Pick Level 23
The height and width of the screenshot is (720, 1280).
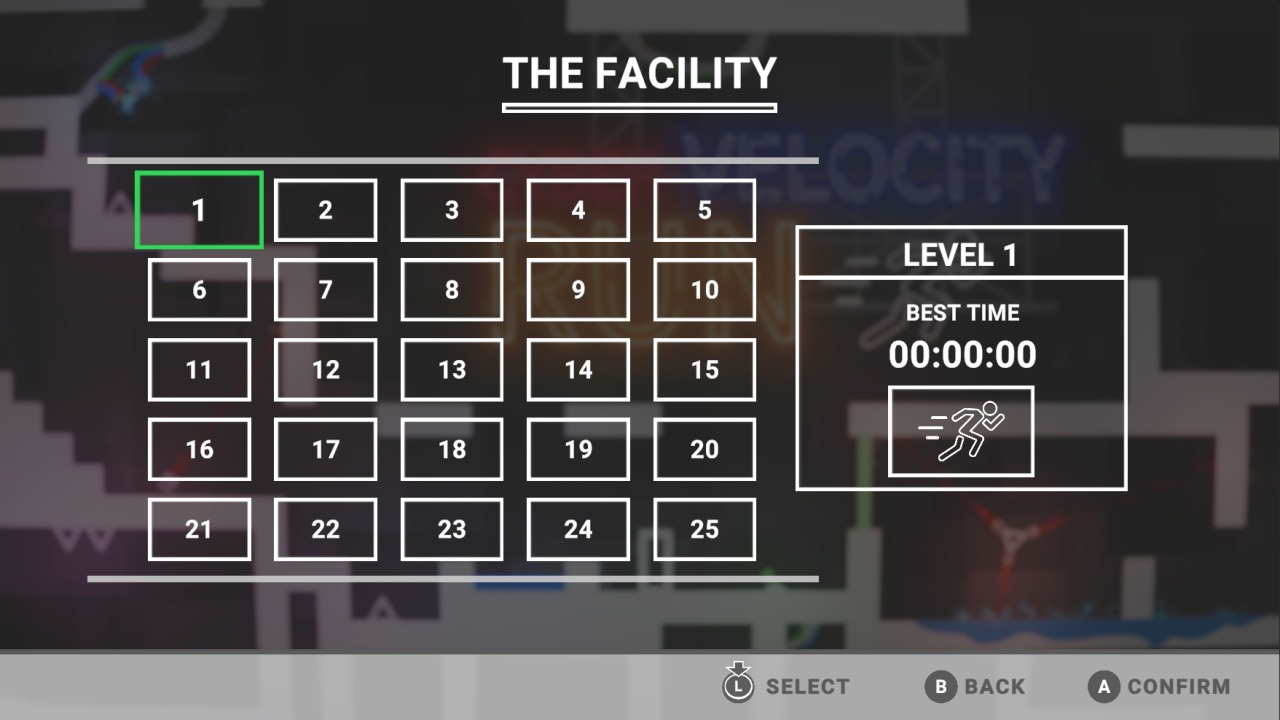tap(451, 529)
